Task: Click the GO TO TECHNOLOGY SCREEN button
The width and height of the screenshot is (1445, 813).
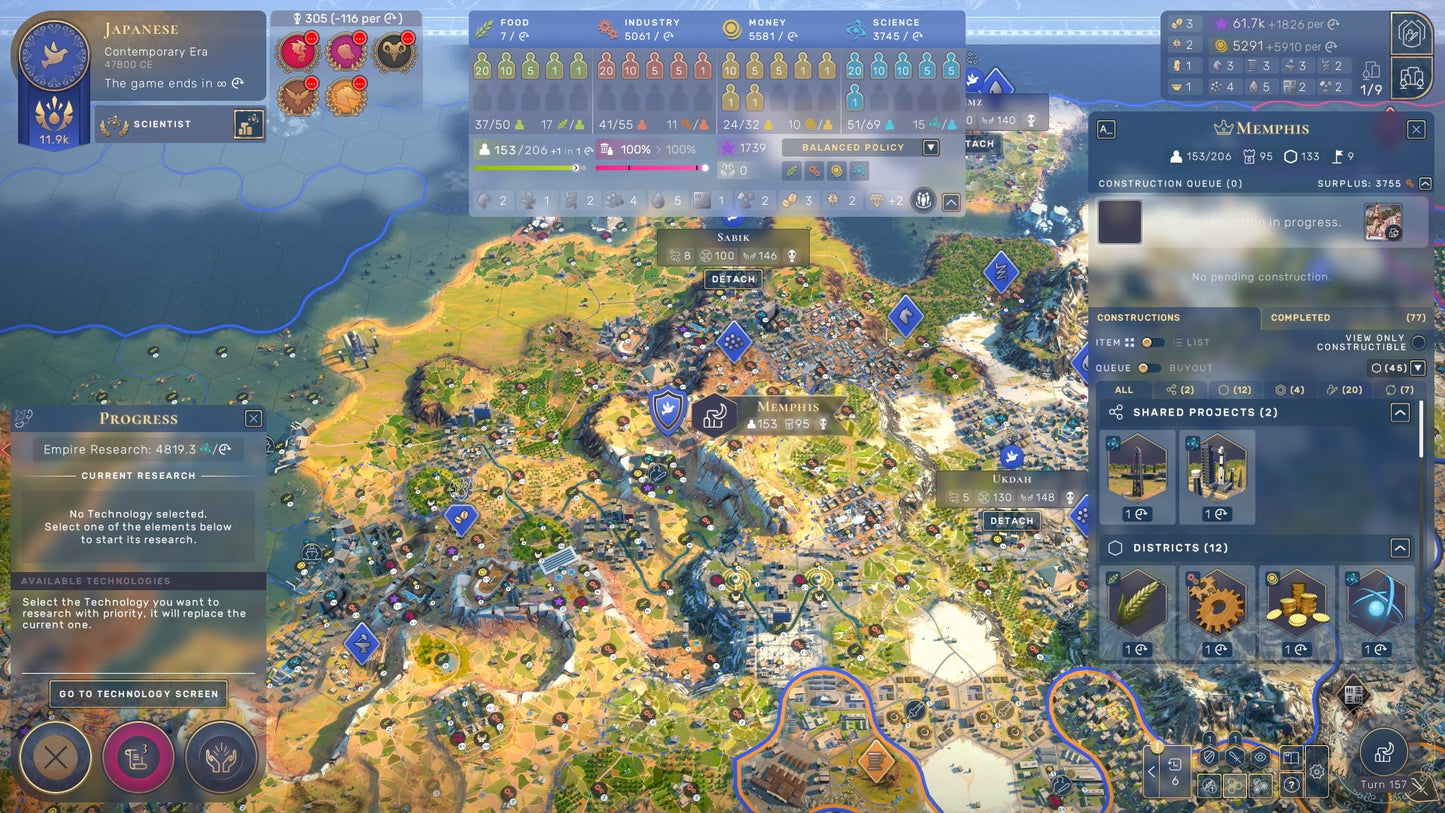Action: 138,693
